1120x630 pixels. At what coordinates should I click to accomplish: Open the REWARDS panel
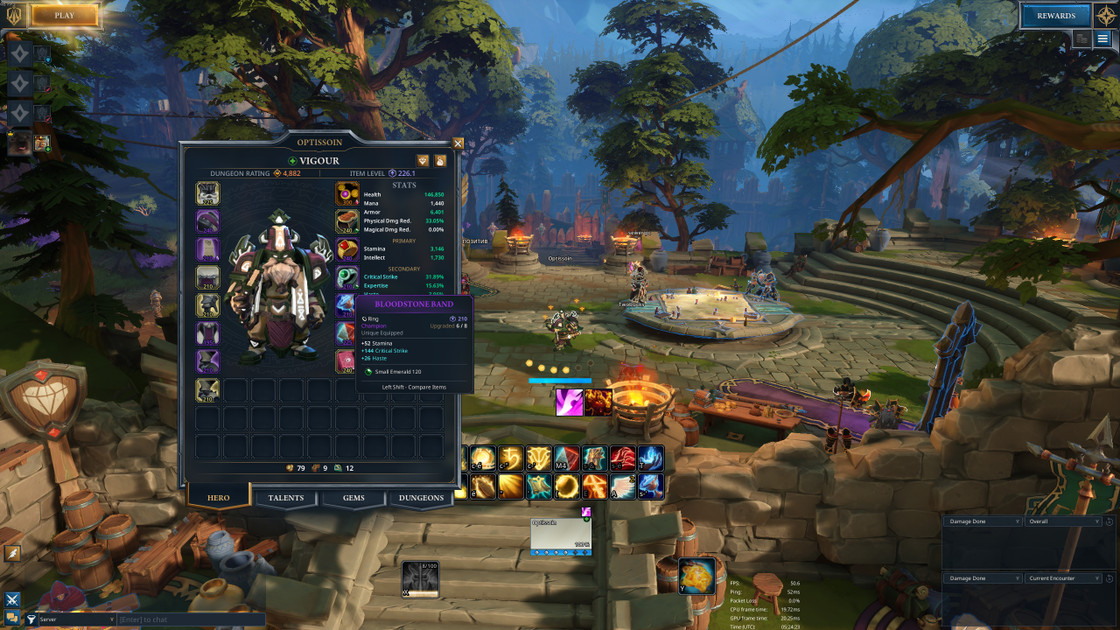(x=1055, y=15)
